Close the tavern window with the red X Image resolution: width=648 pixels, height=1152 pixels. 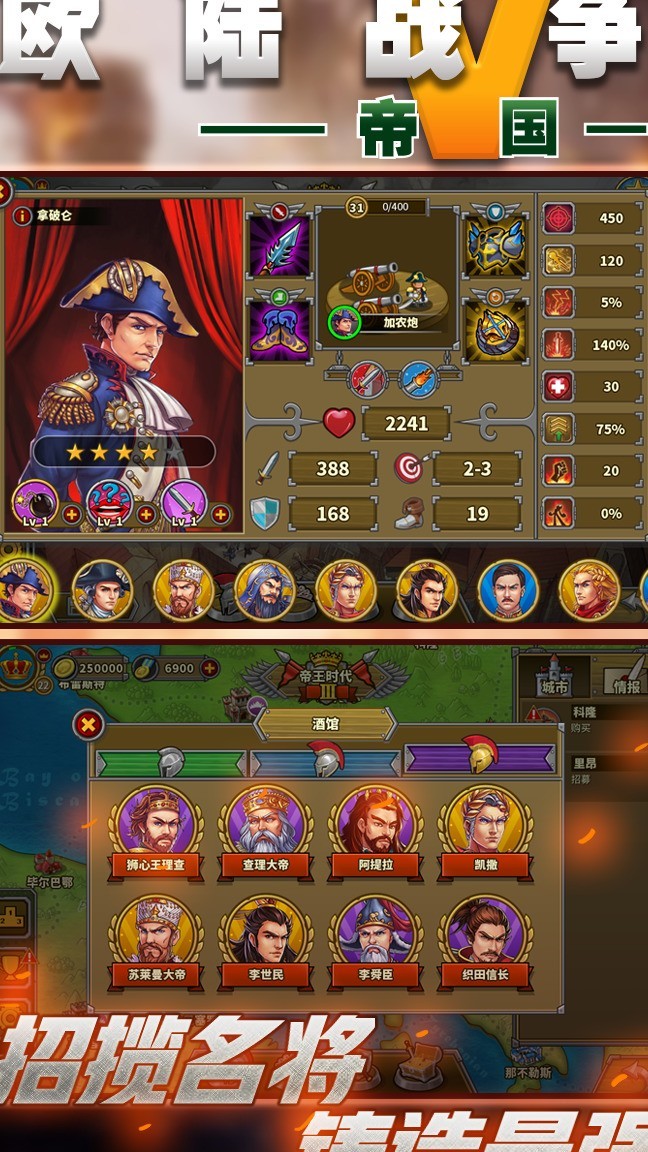(89, 725)
